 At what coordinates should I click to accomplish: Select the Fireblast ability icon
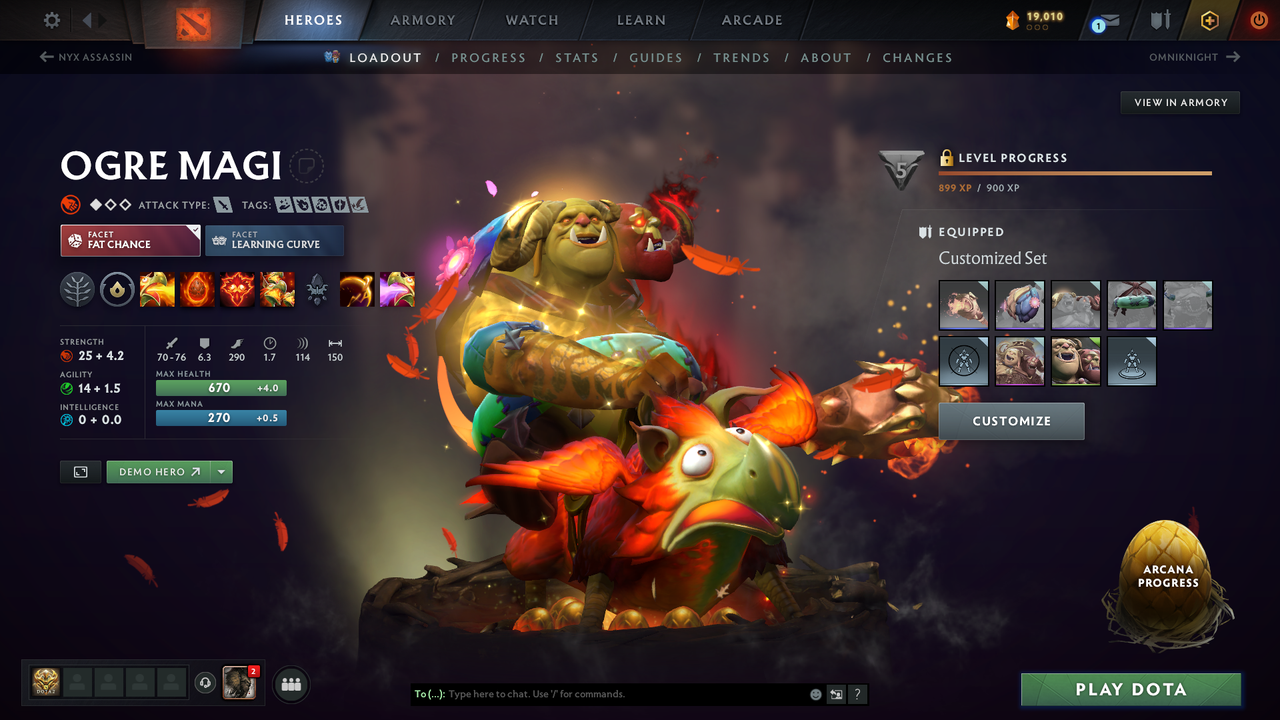(157, 289)
